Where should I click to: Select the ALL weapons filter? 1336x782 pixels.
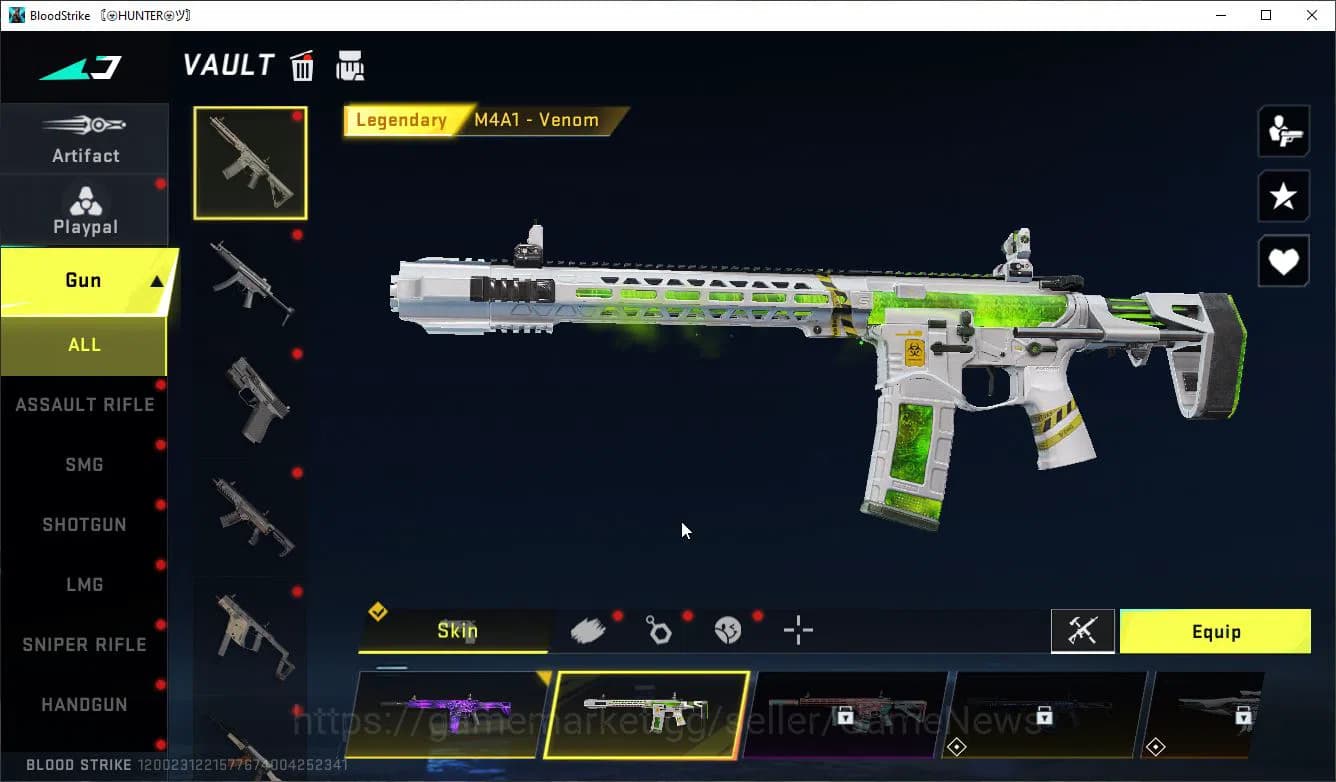click(84, 345)
